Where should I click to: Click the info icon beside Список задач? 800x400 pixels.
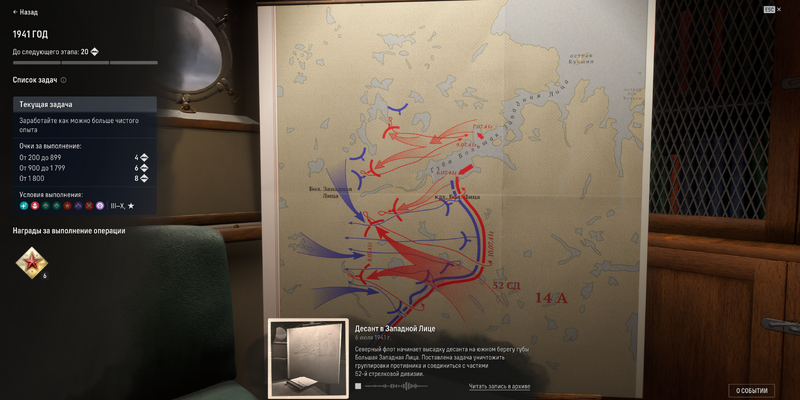(64, 80)
